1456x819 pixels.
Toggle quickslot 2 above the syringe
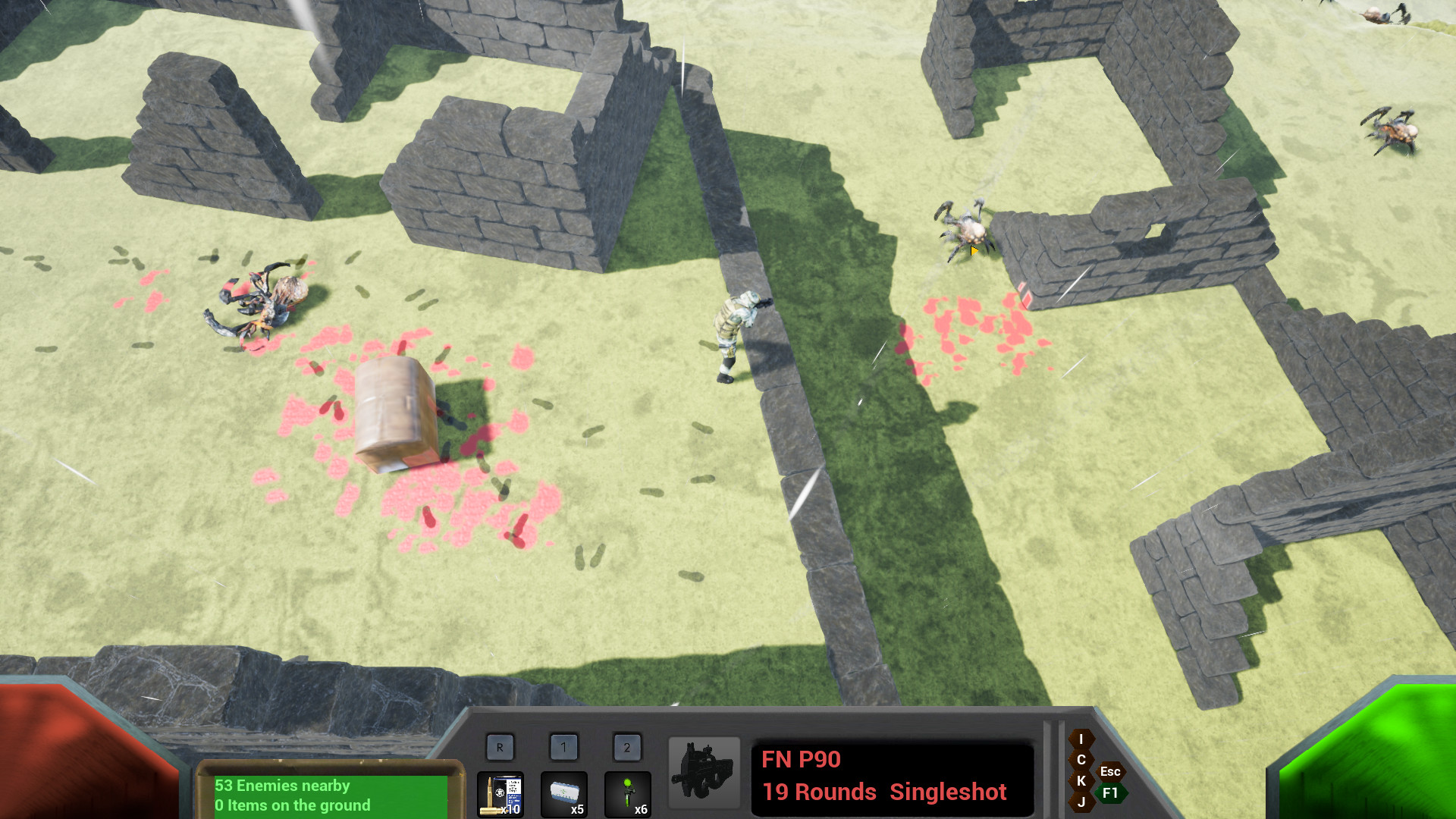[x=627, y=746]
